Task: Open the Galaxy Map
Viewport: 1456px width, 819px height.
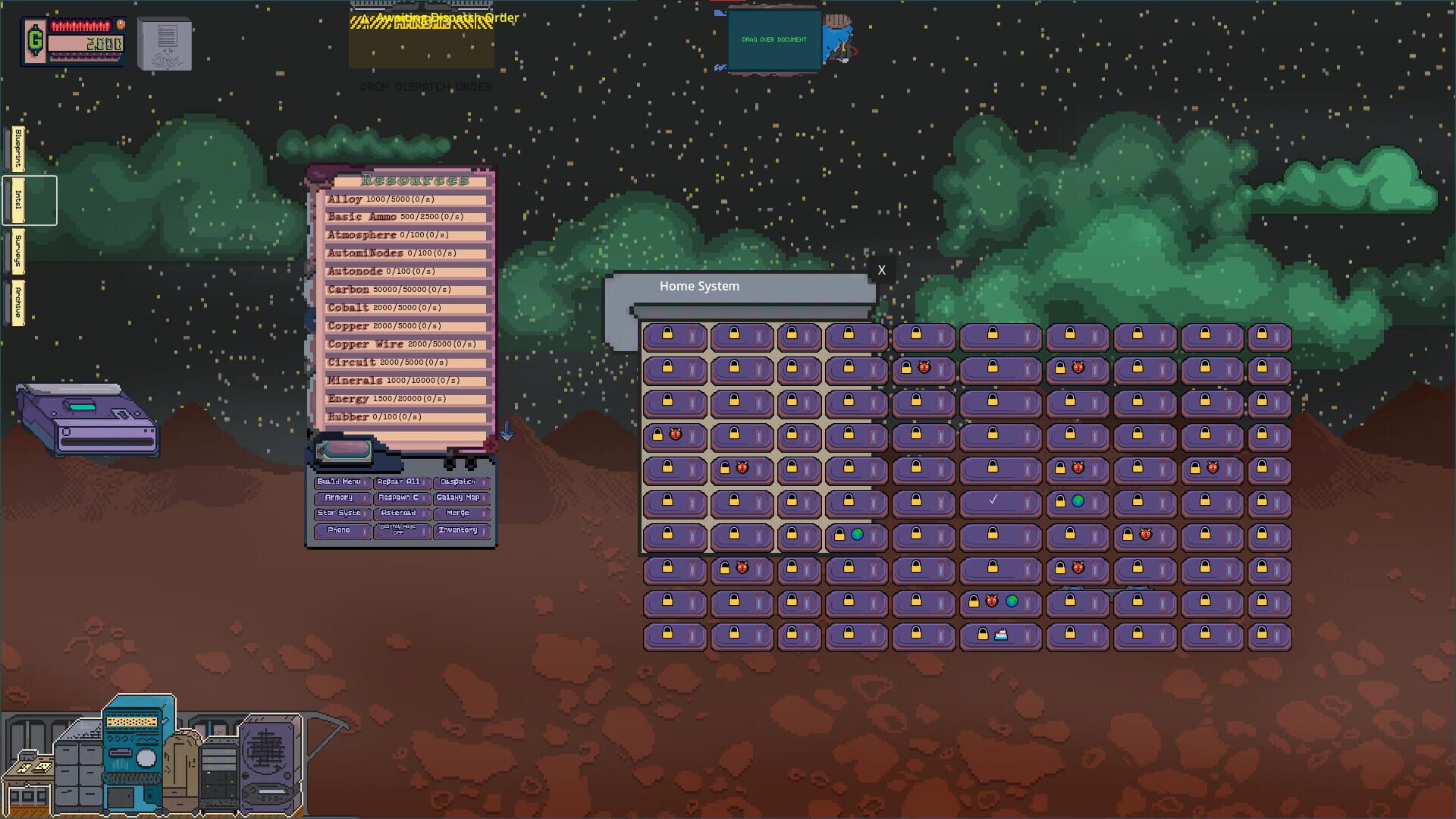Action: 461,498
